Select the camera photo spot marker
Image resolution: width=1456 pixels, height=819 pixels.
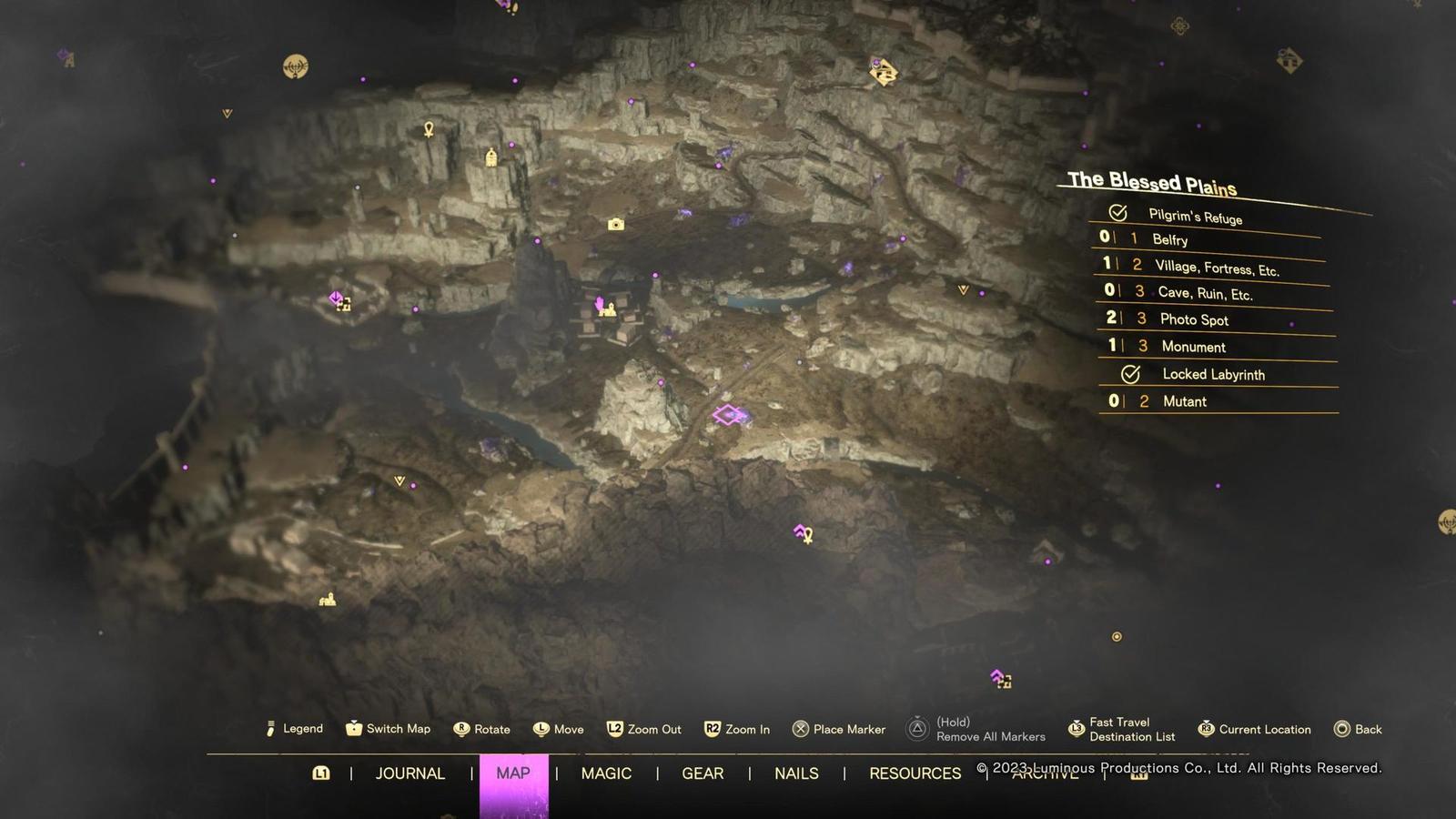(616, 224)
